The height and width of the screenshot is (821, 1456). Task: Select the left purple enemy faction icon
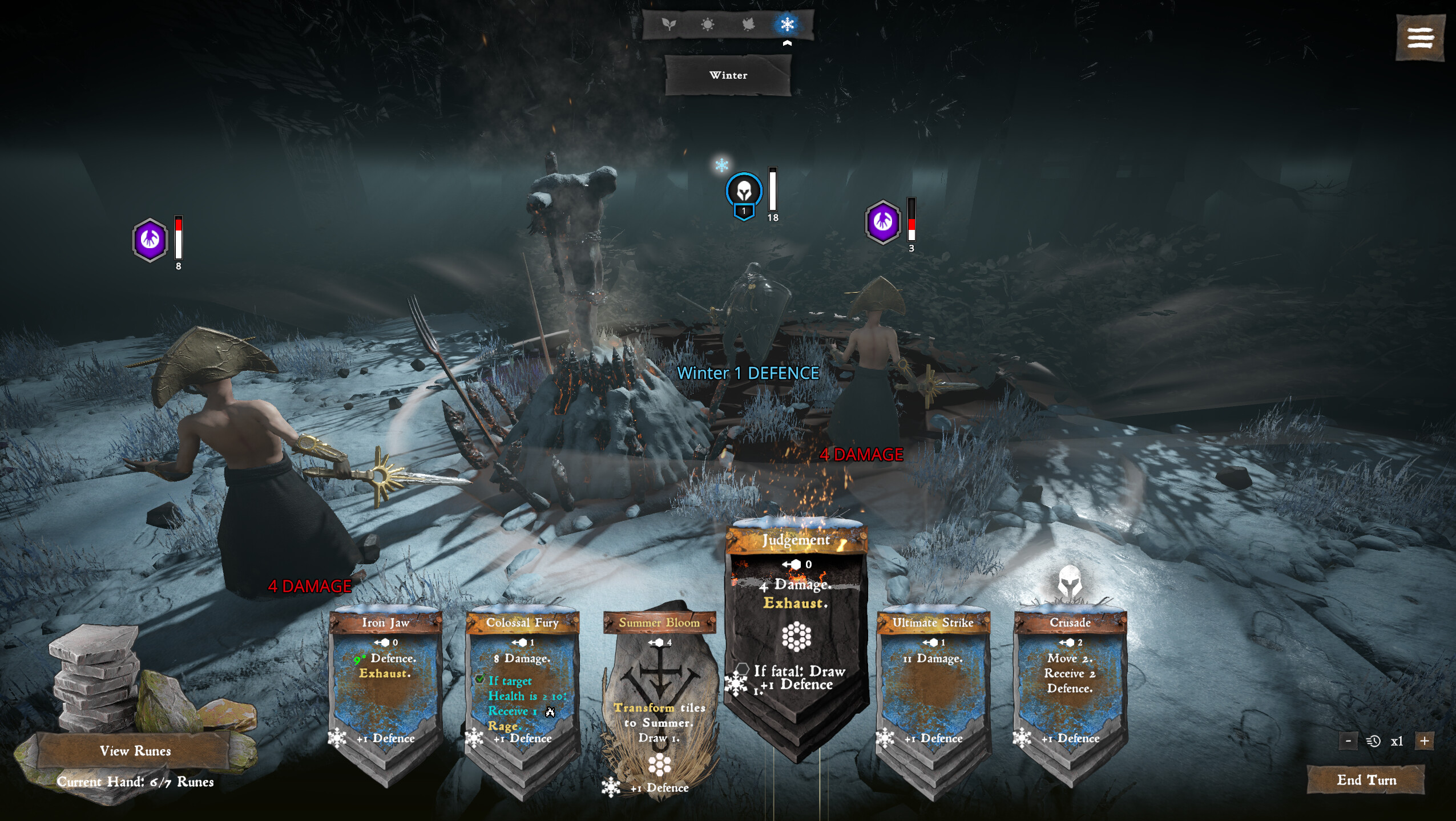(x=150, y=240)
